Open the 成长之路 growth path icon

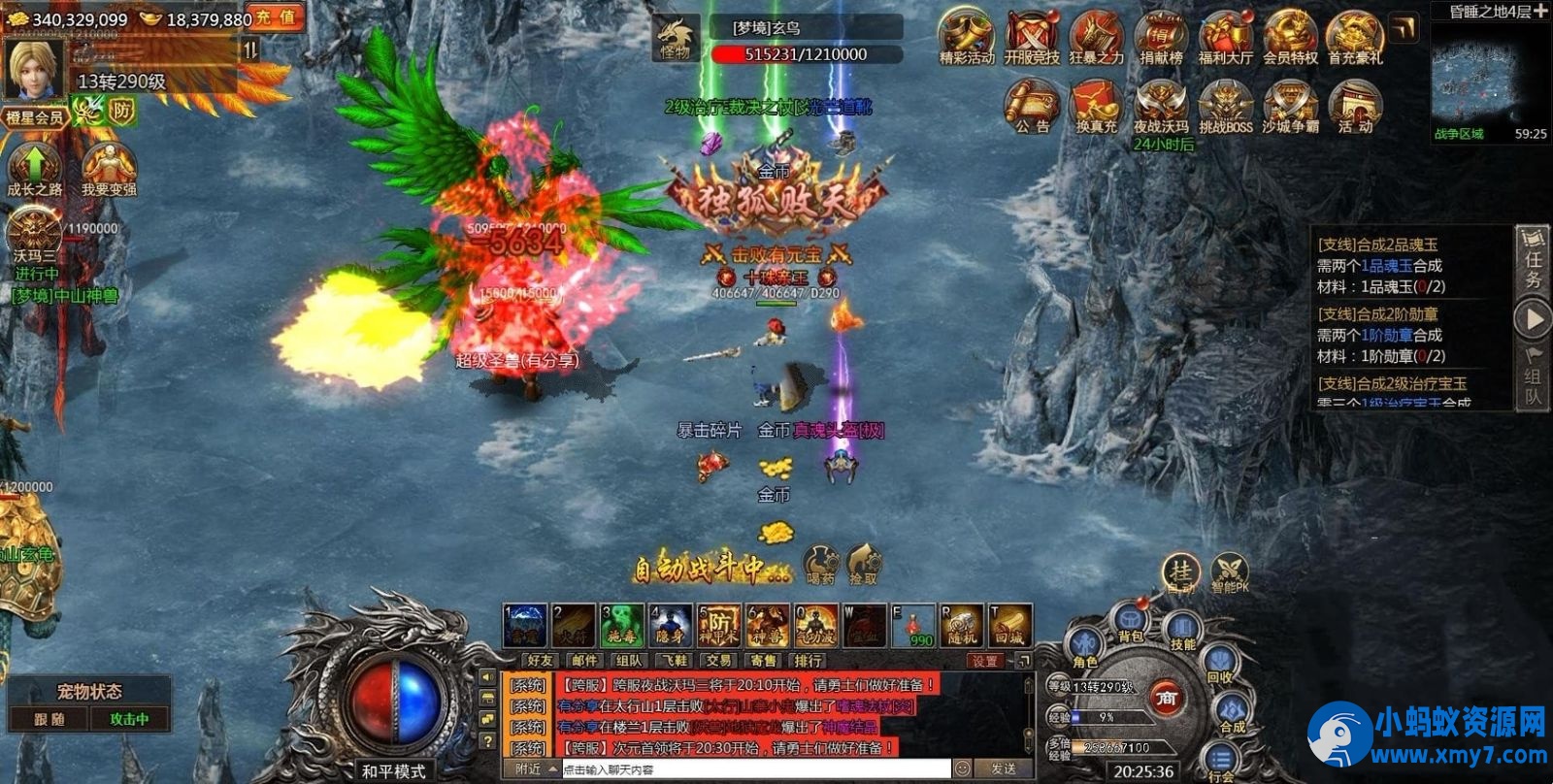coord(34,168)
